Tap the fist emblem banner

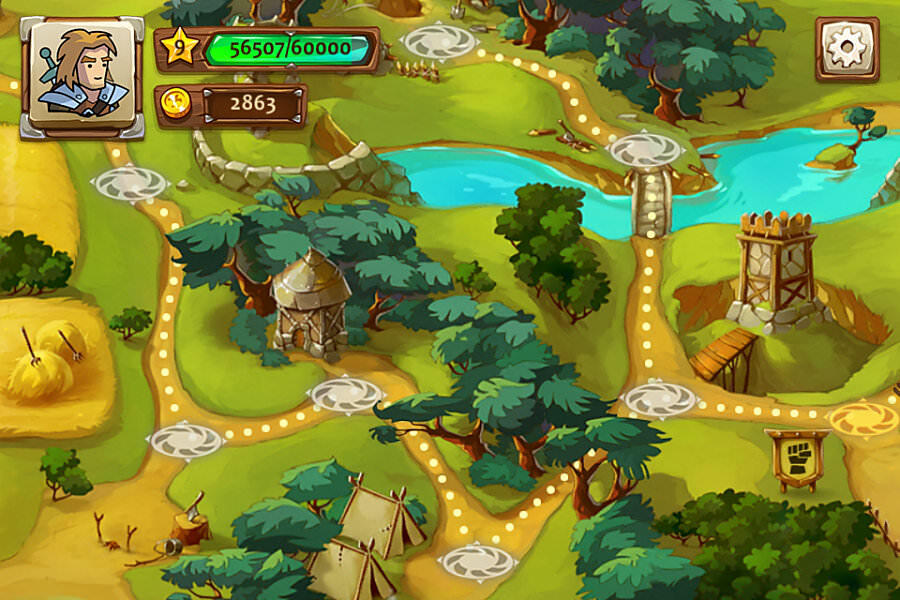(x=796, y=457)
